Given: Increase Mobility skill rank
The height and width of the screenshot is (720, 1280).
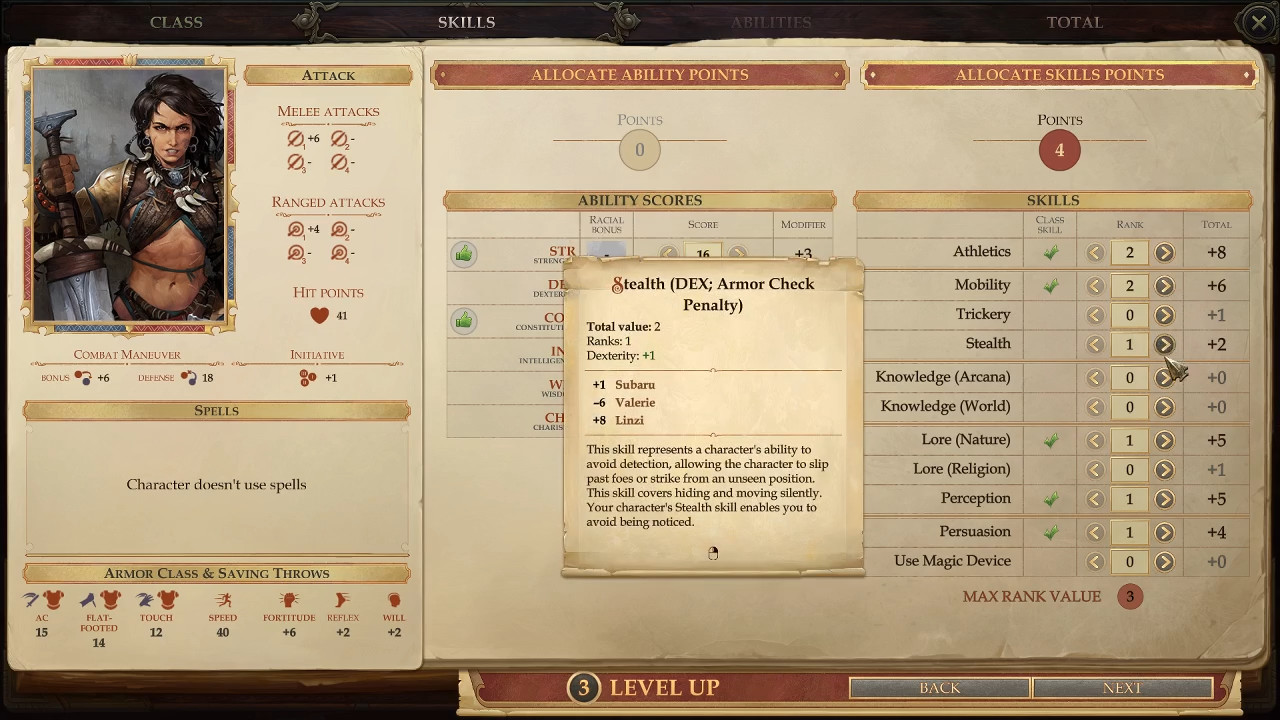Looking at the screenshot, I should 1164,286.
